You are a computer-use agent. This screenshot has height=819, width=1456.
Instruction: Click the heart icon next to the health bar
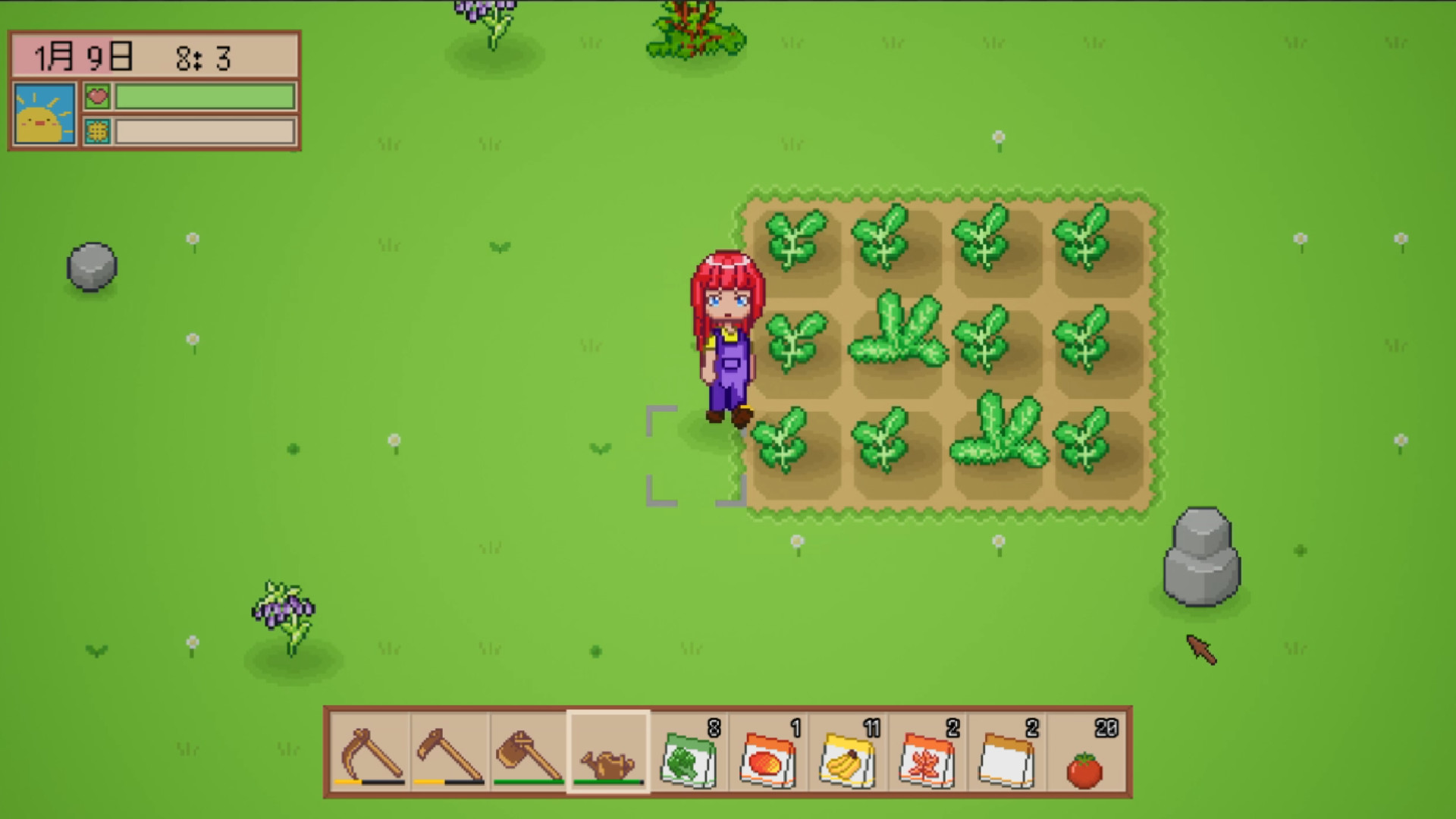[98, 96]
